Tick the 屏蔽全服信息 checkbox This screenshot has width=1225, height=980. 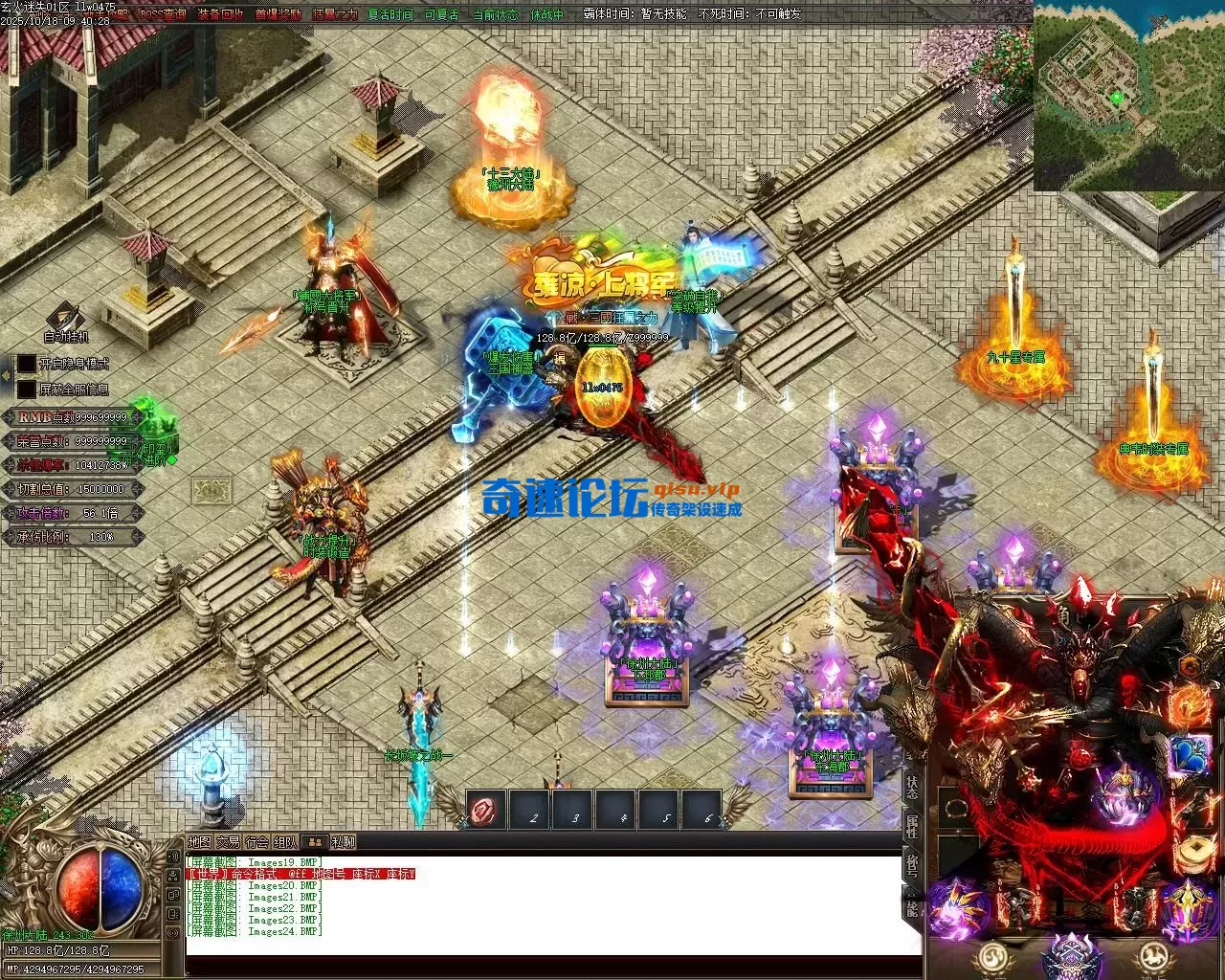[25, 390]
